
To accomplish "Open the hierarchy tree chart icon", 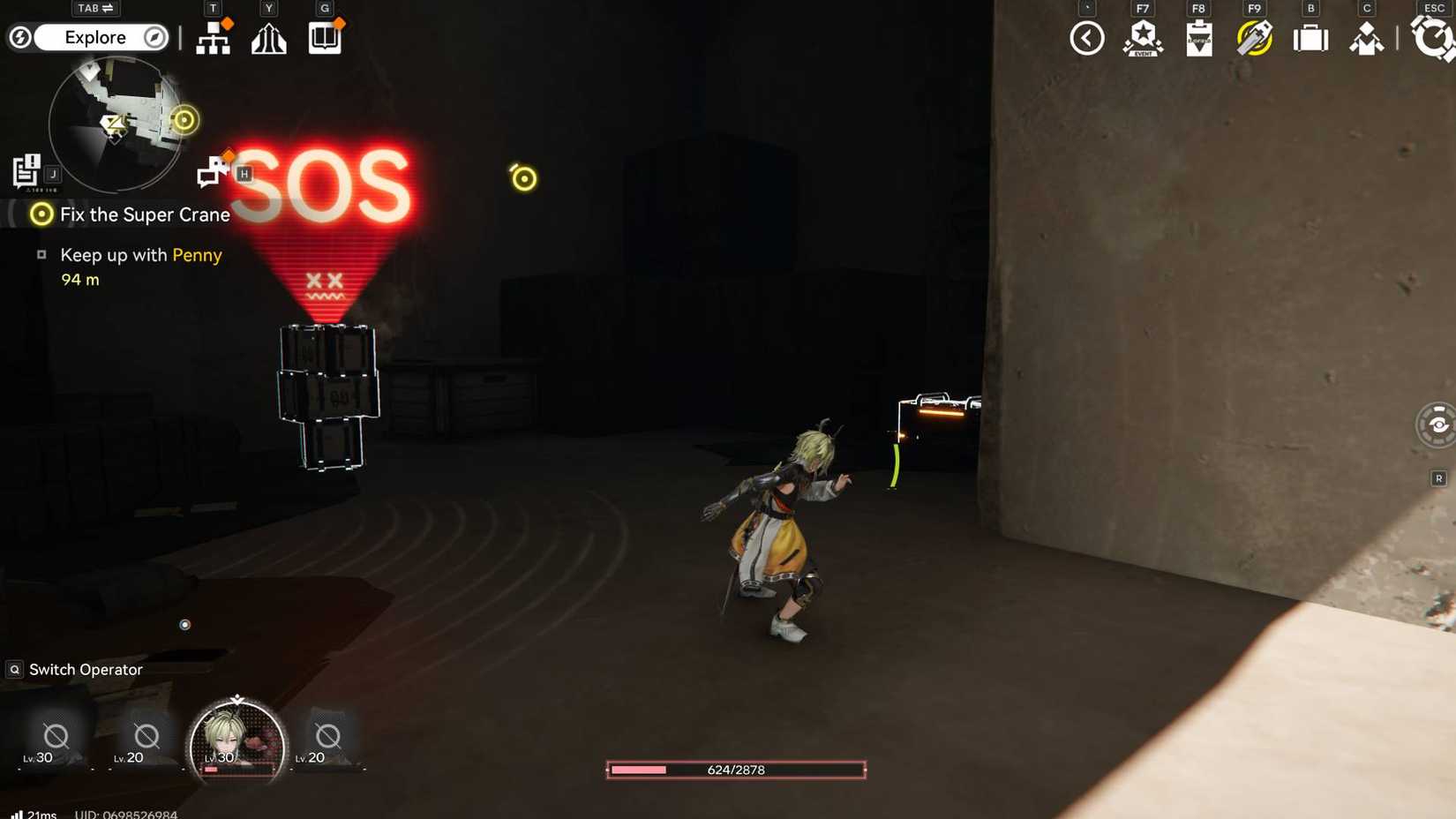I will point(213,38).
